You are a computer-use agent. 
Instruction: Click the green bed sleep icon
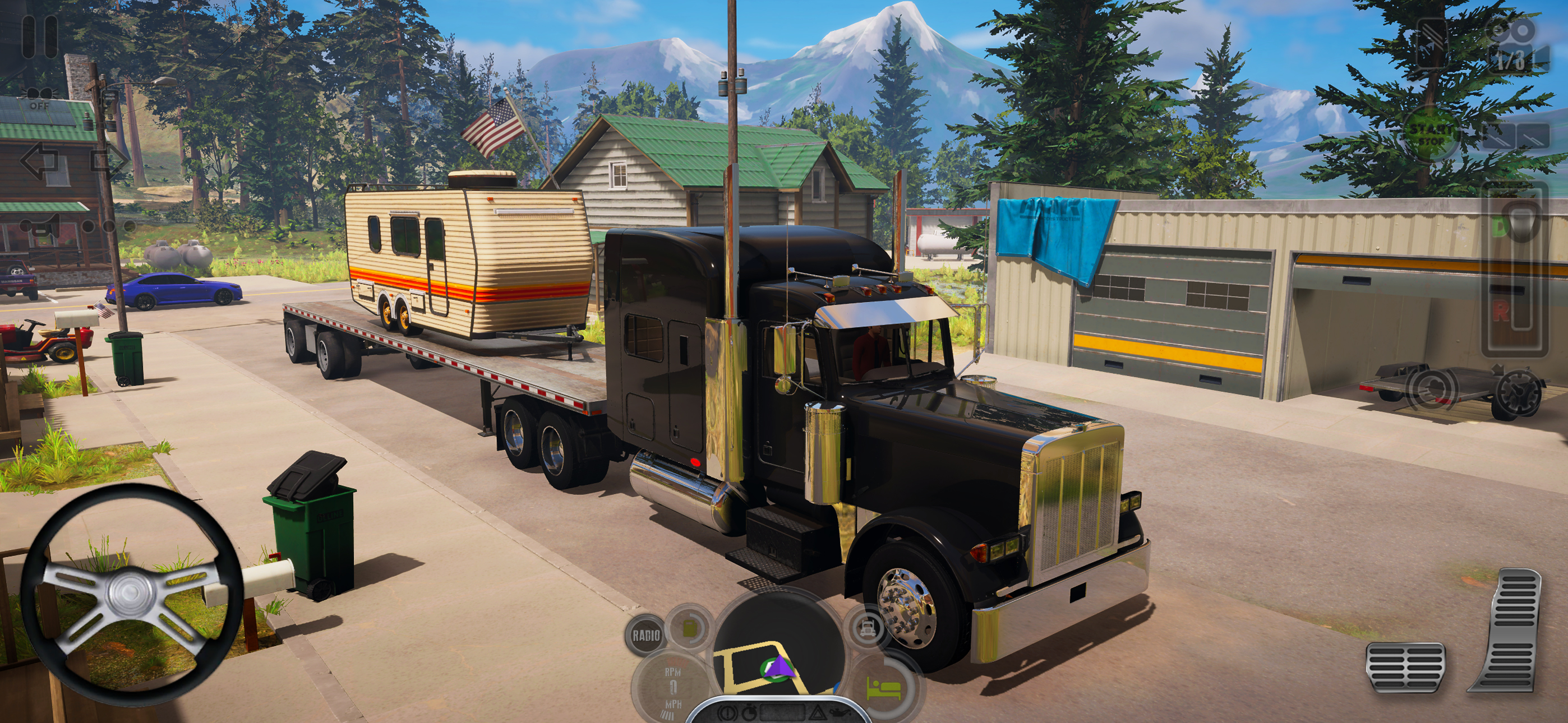tap(884, 689)
